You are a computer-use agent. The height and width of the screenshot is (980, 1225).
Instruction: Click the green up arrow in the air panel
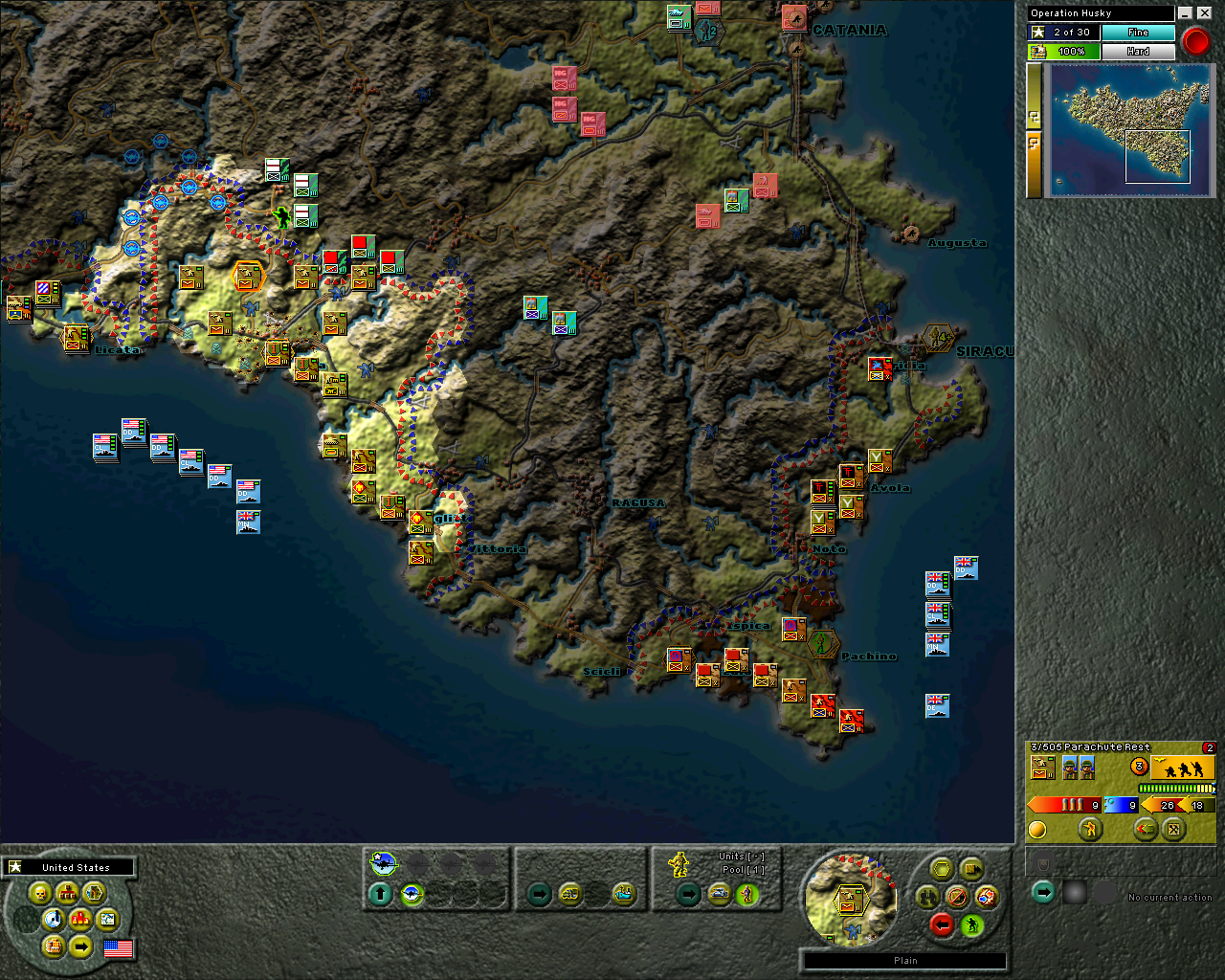point(379,892)
